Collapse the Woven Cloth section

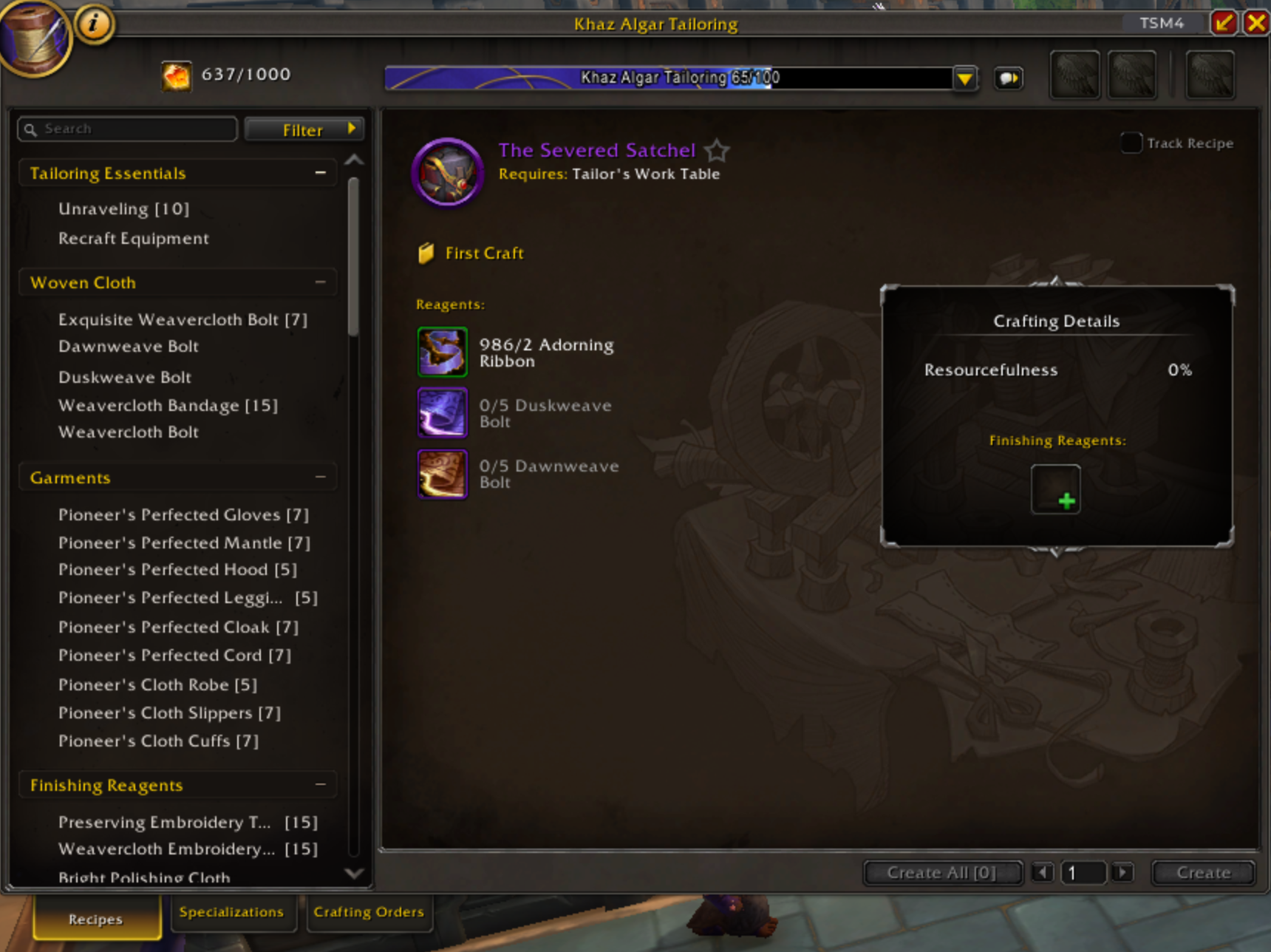[x=320, y=282]
